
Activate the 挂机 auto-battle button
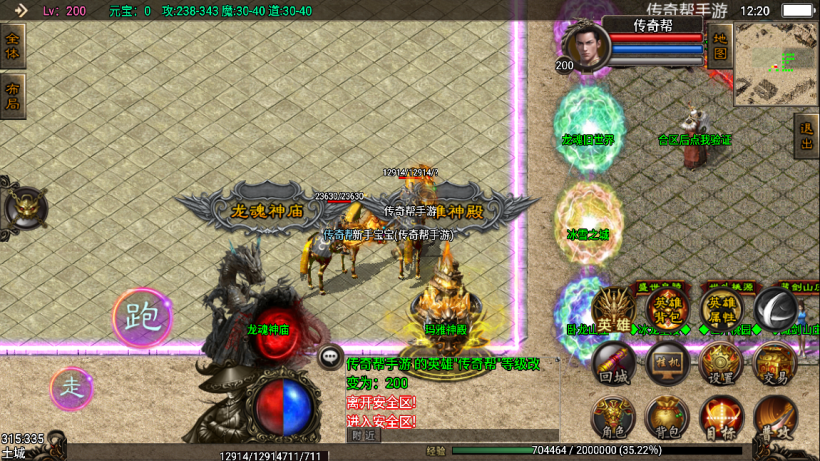click(666, 364)
